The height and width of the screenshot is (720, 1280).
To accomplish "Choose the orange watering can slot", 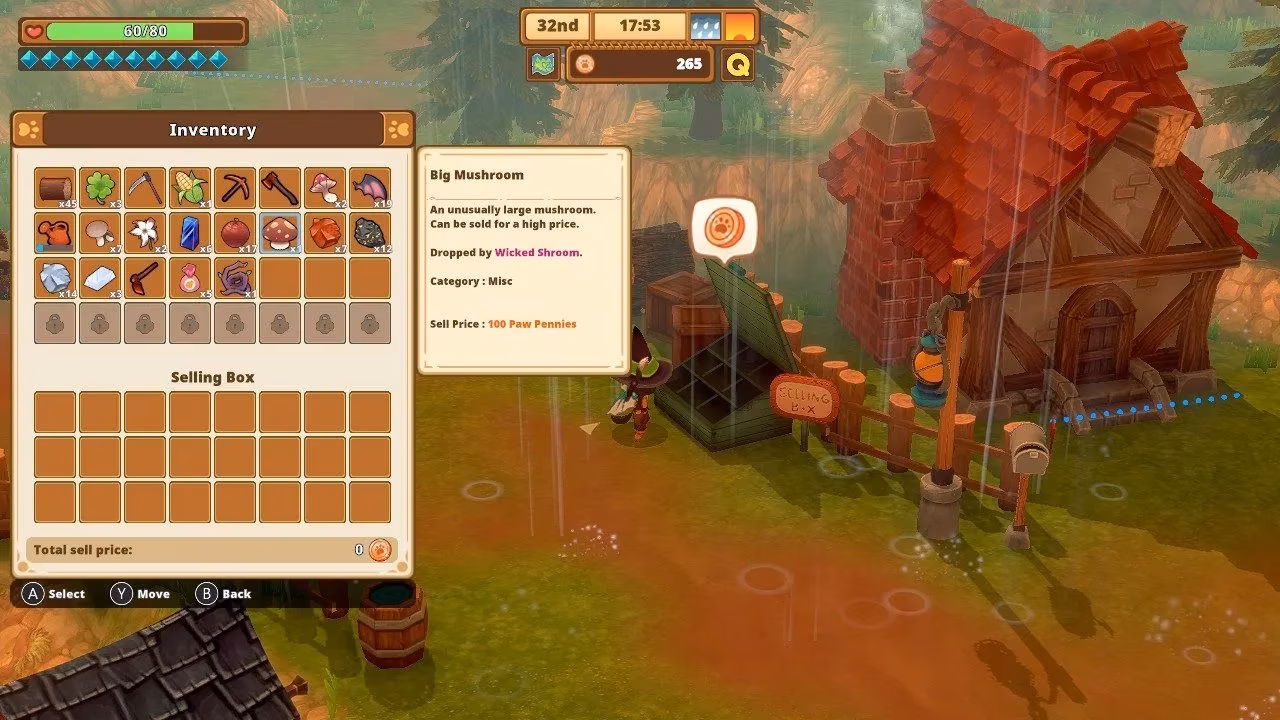I will click(55, 233).
